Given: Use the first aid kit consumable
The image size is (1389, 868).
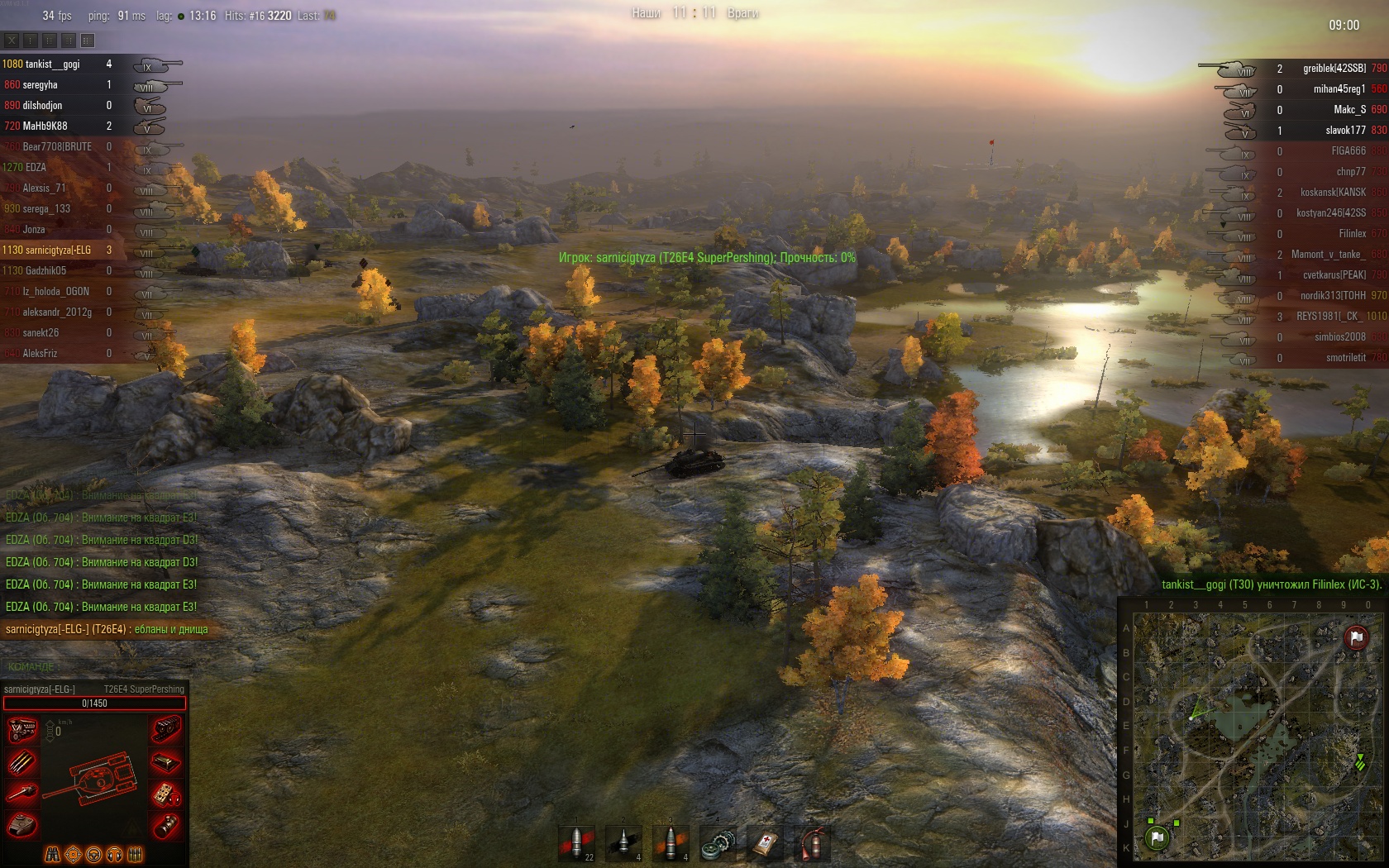Looking at the screenshot, I should click(766, 844).
